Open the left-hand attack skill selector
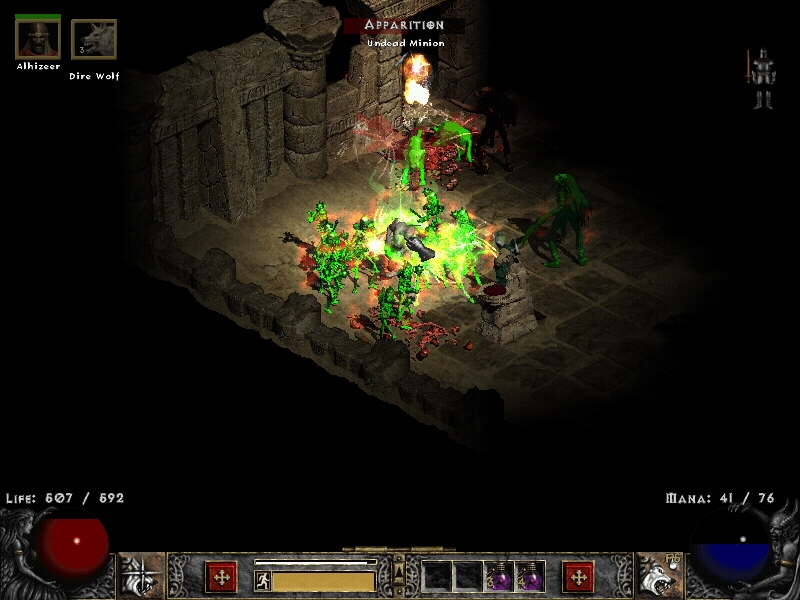This screenshot has height=600, width=800. point(142,576)
